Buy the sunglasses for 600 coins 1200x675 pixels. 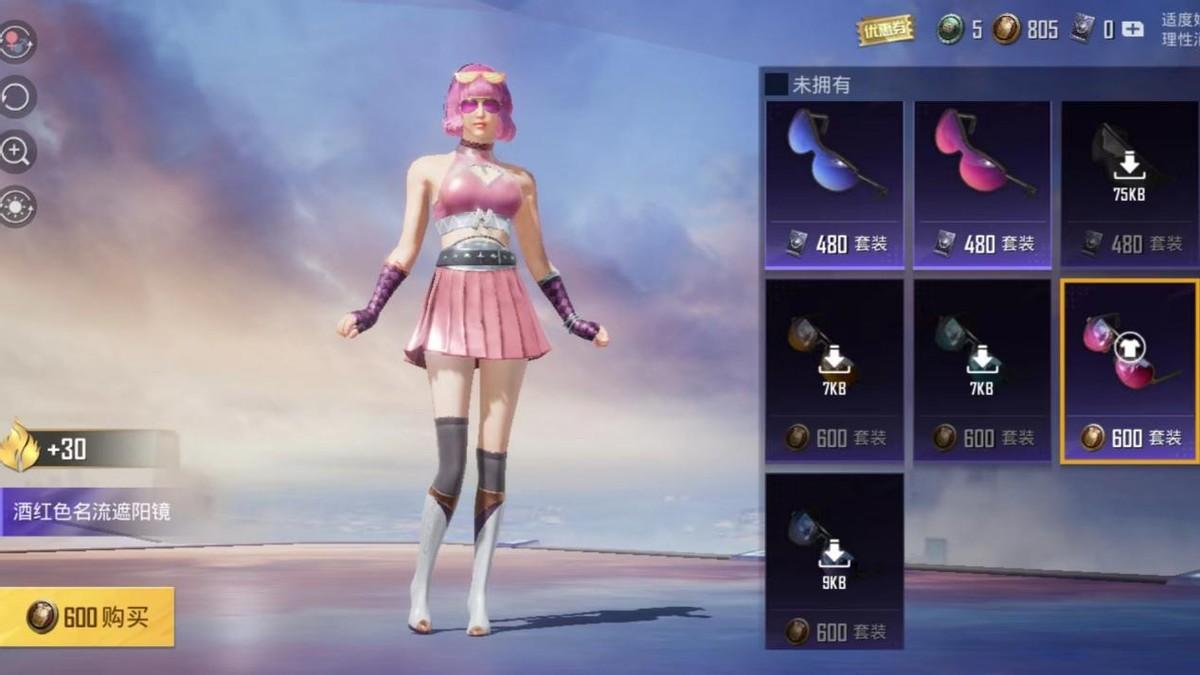pyautogui.click(x=87, y=616)
